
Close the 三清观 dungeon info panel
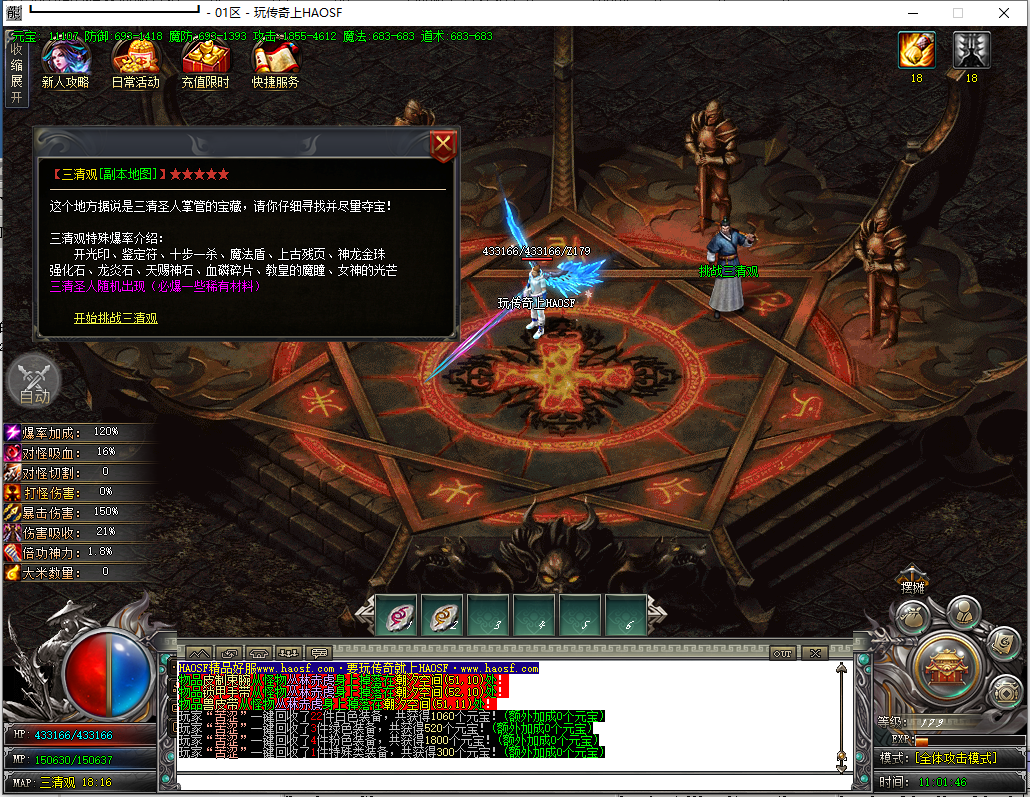pyautogui.click(x=443, y=146)
